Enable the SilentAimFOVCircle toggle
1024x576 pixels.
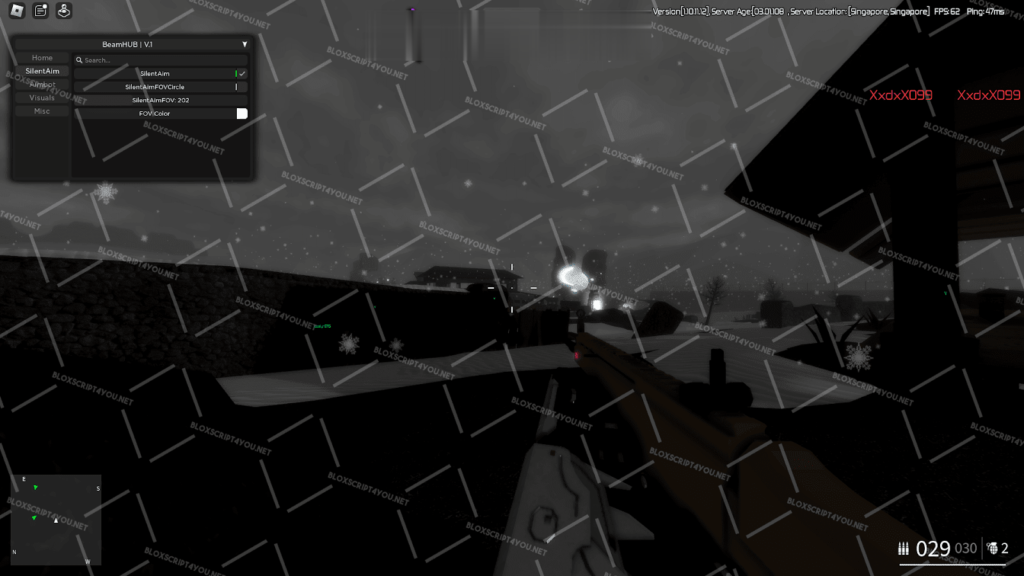point(237,87)
